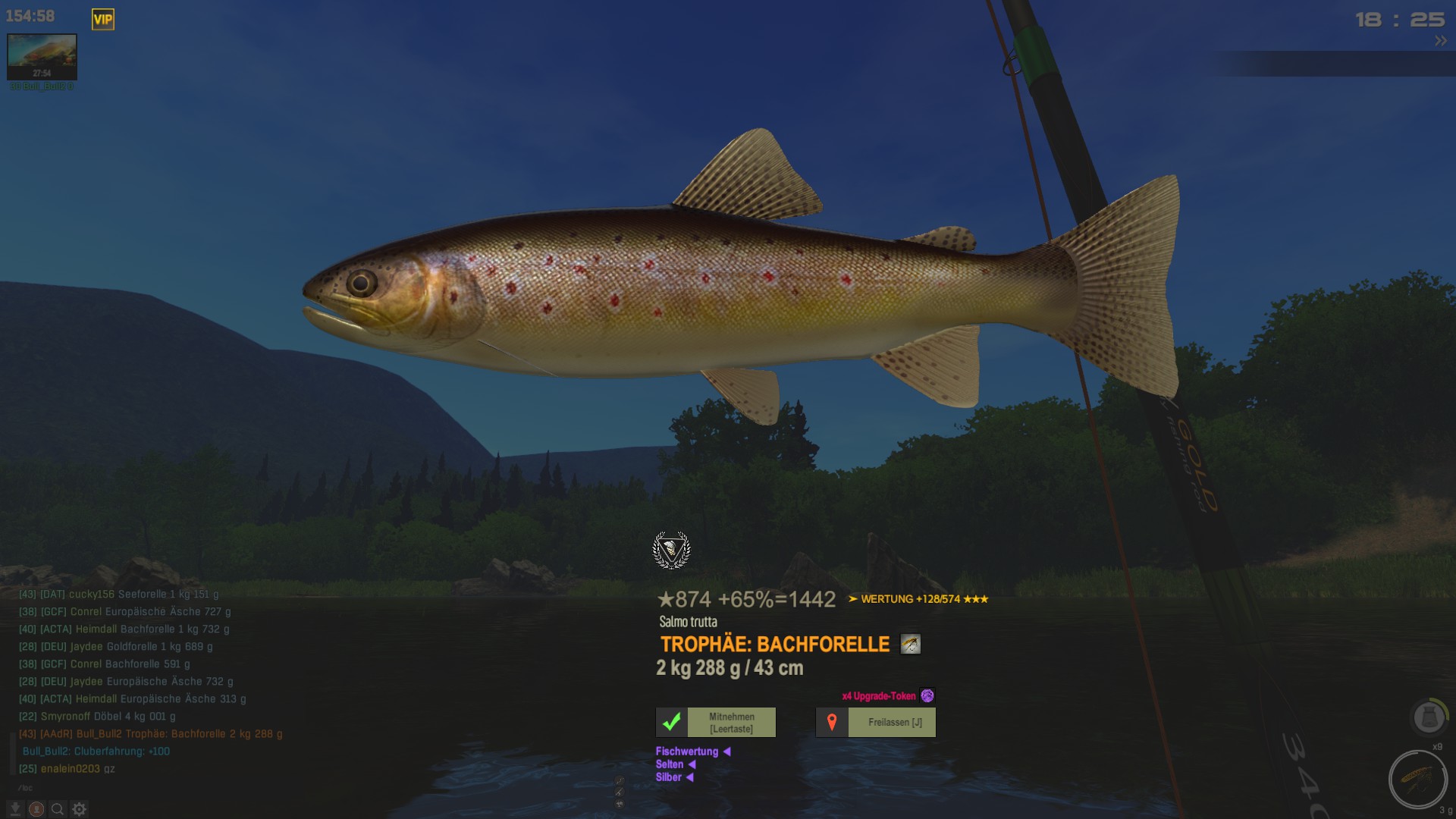
Task: Click the chat download arrow icon
Action: (x=15, y=809)
